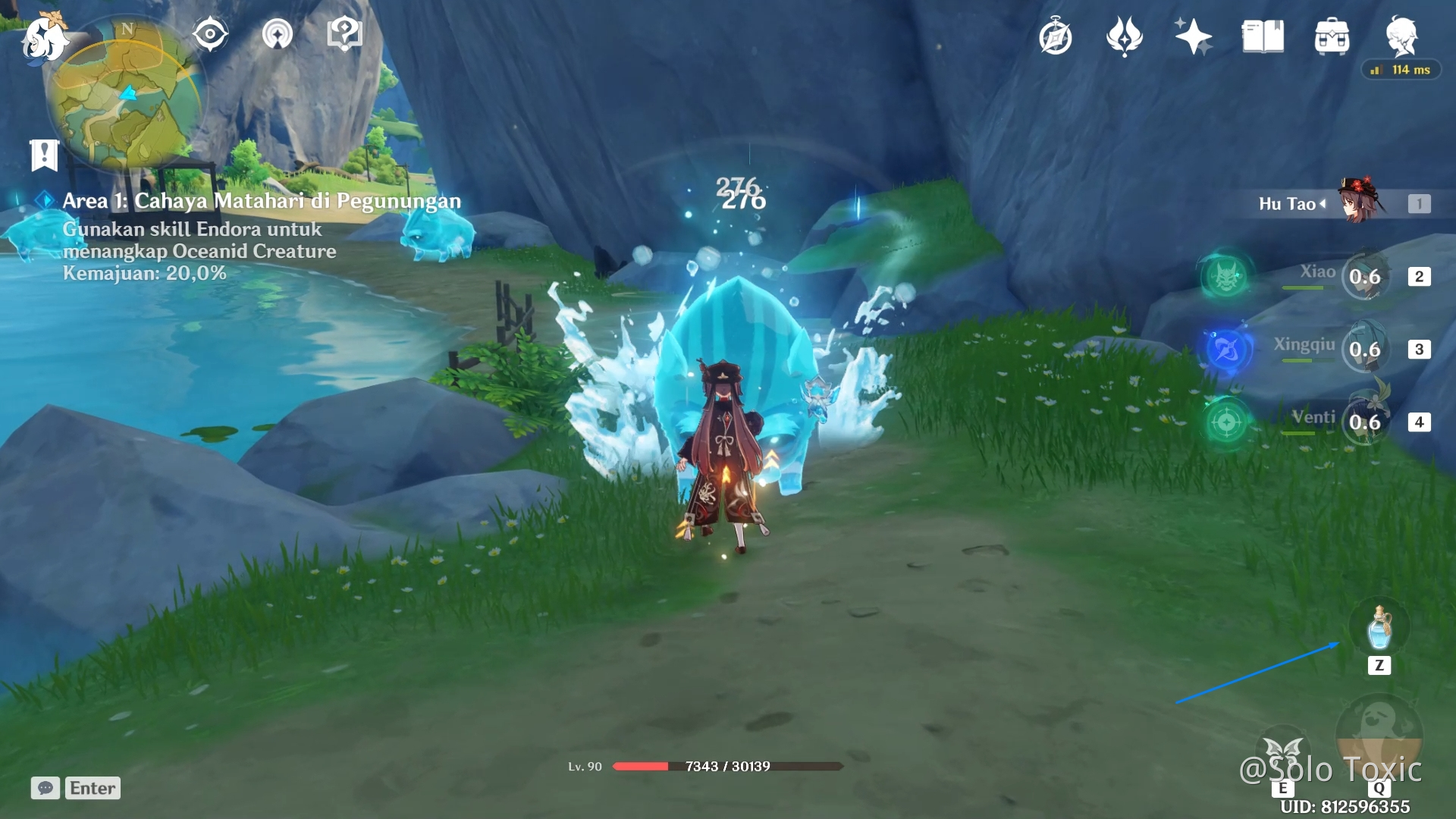The image size is (1456, 819).
Task: Activate Hu Tao's butterfly elemental skill
Action: [x=1283, y=755]
